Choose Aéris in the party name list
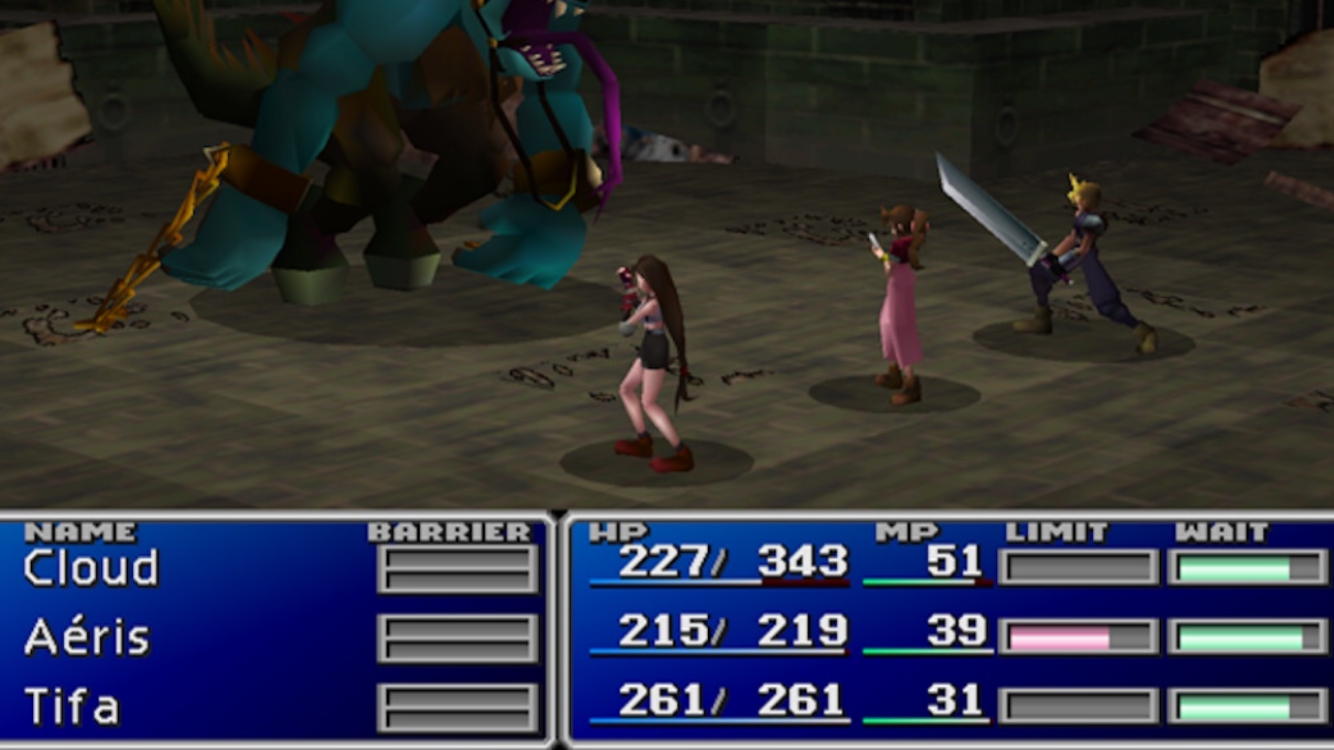The image size is (1334, 750). coord(87,638)
